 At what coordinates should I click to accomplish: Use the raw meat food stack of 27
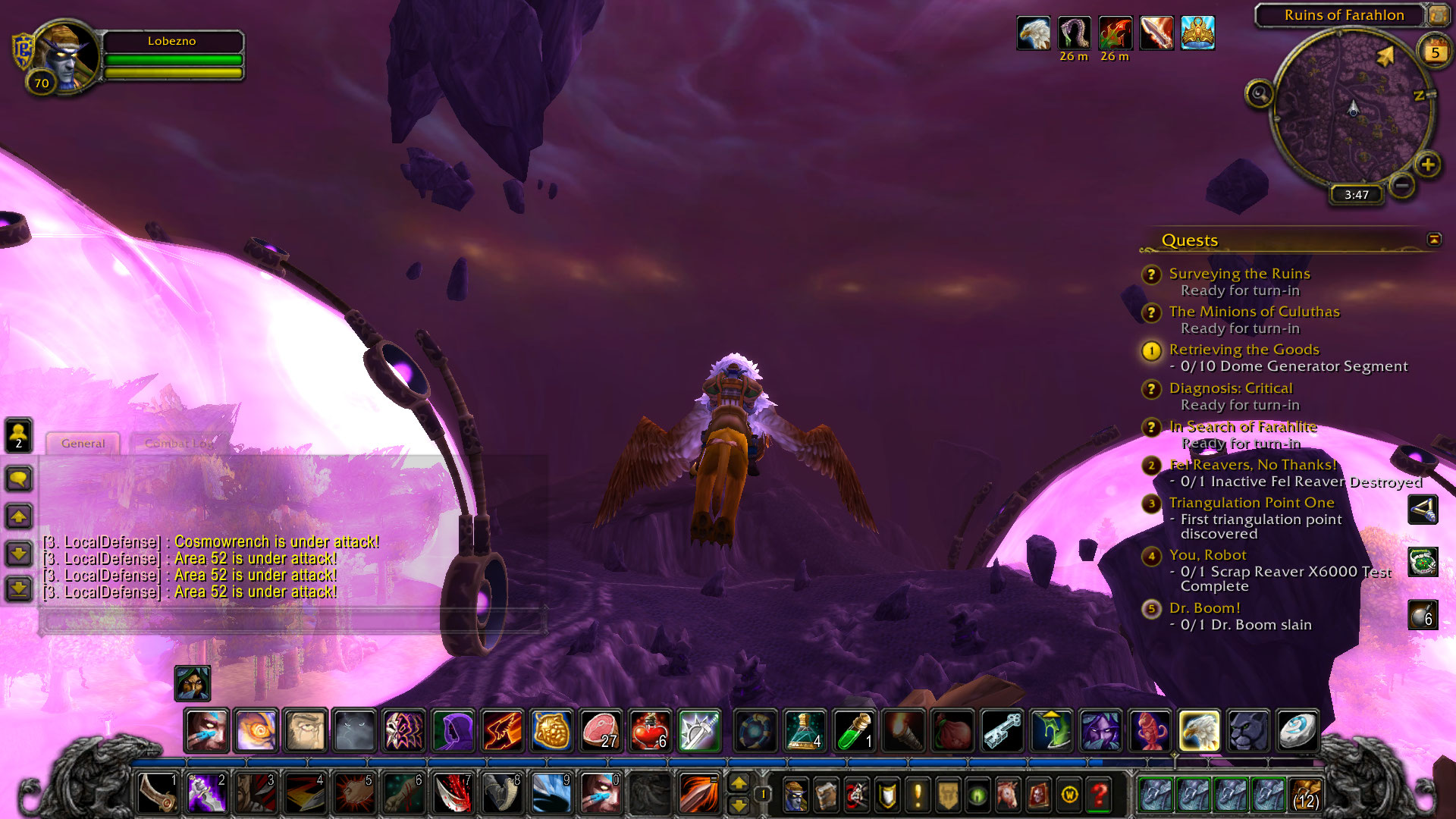coord(601,731)
